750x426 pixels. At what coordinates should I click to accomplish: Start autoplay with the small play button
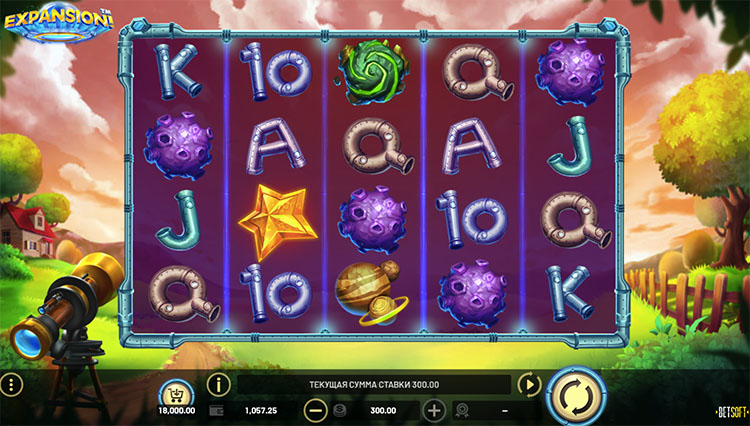[x=527, y=384]
